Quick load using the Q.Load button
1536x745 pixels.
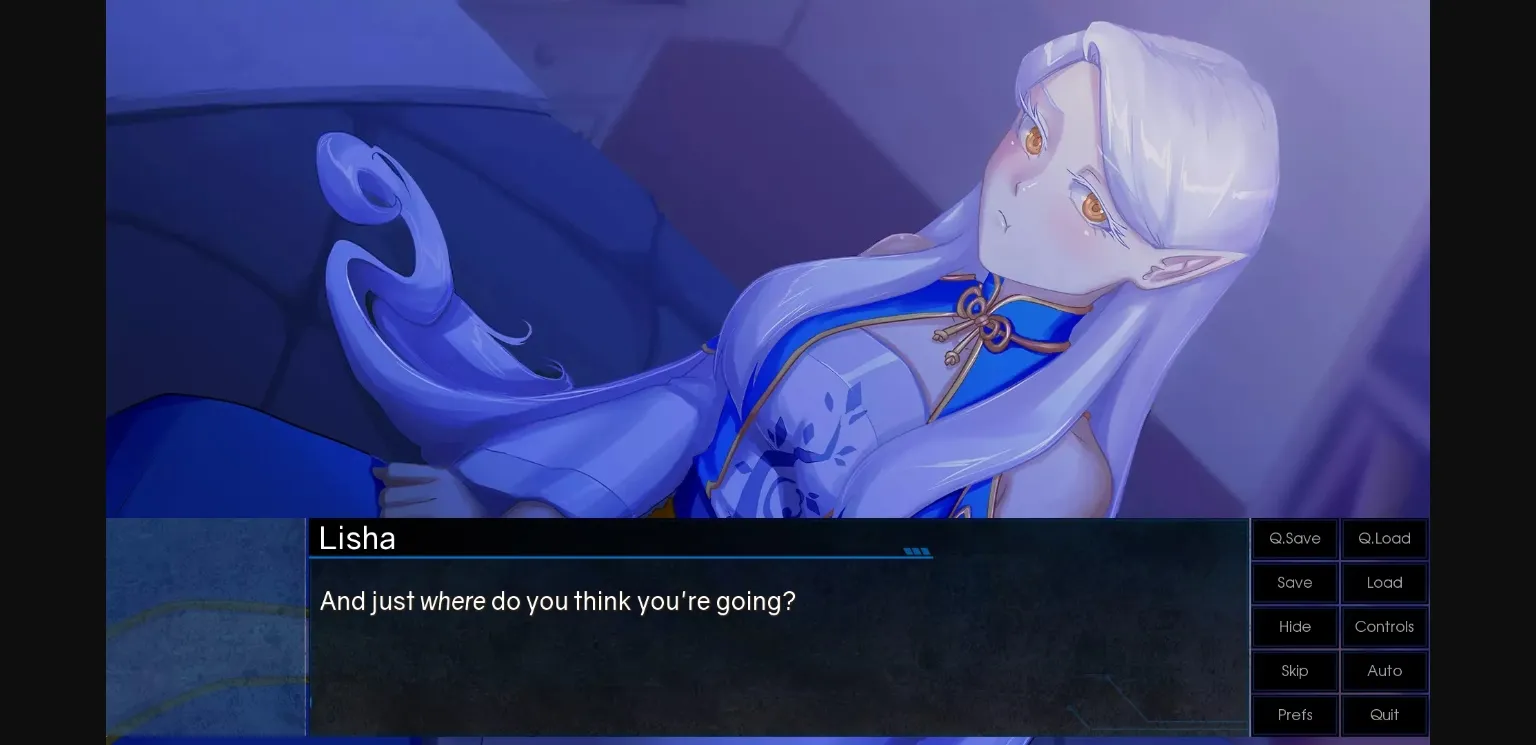(x=1384, y=538)
